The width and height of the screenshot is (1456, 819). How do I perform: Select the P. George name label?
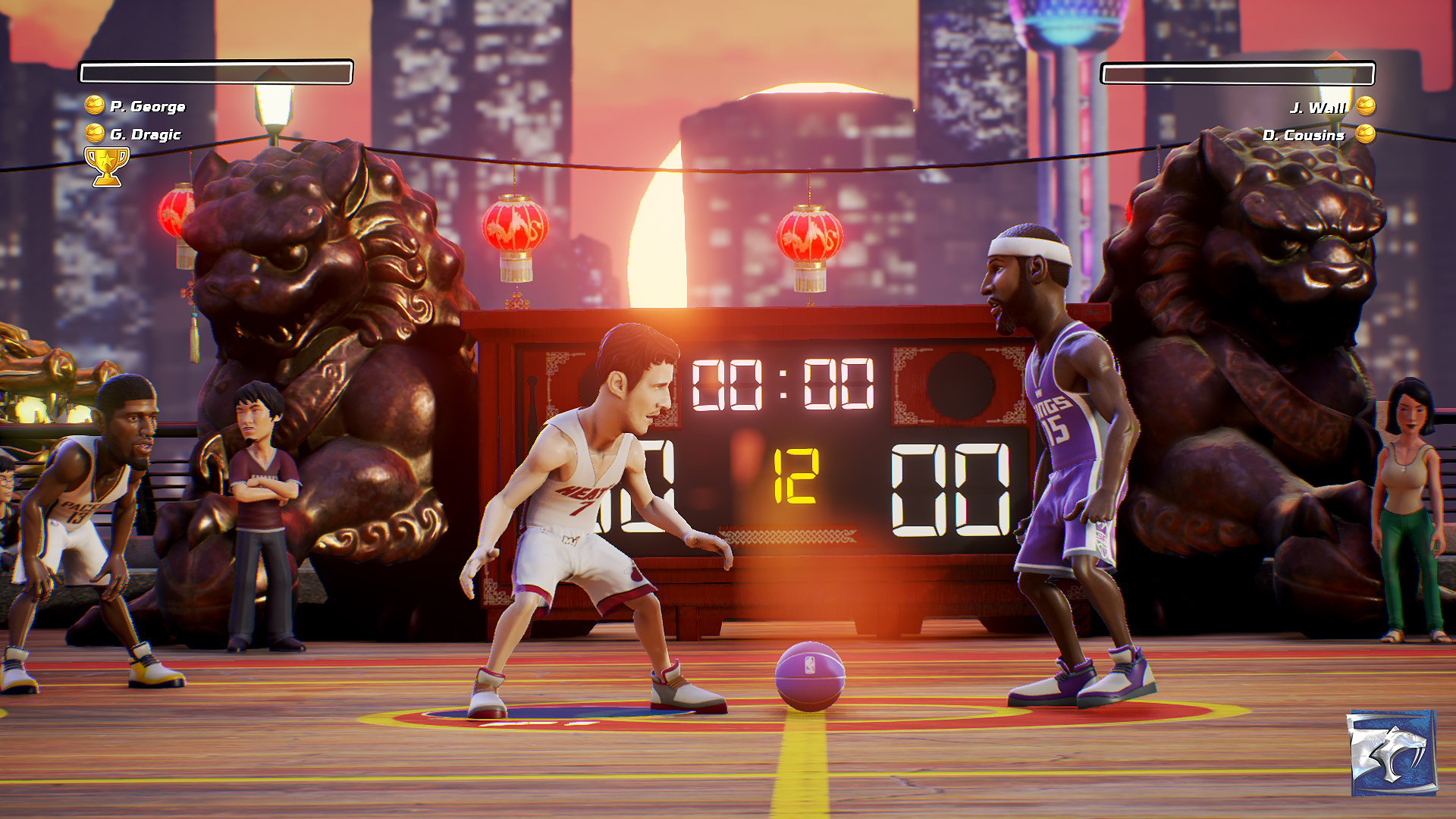point(146,106)
